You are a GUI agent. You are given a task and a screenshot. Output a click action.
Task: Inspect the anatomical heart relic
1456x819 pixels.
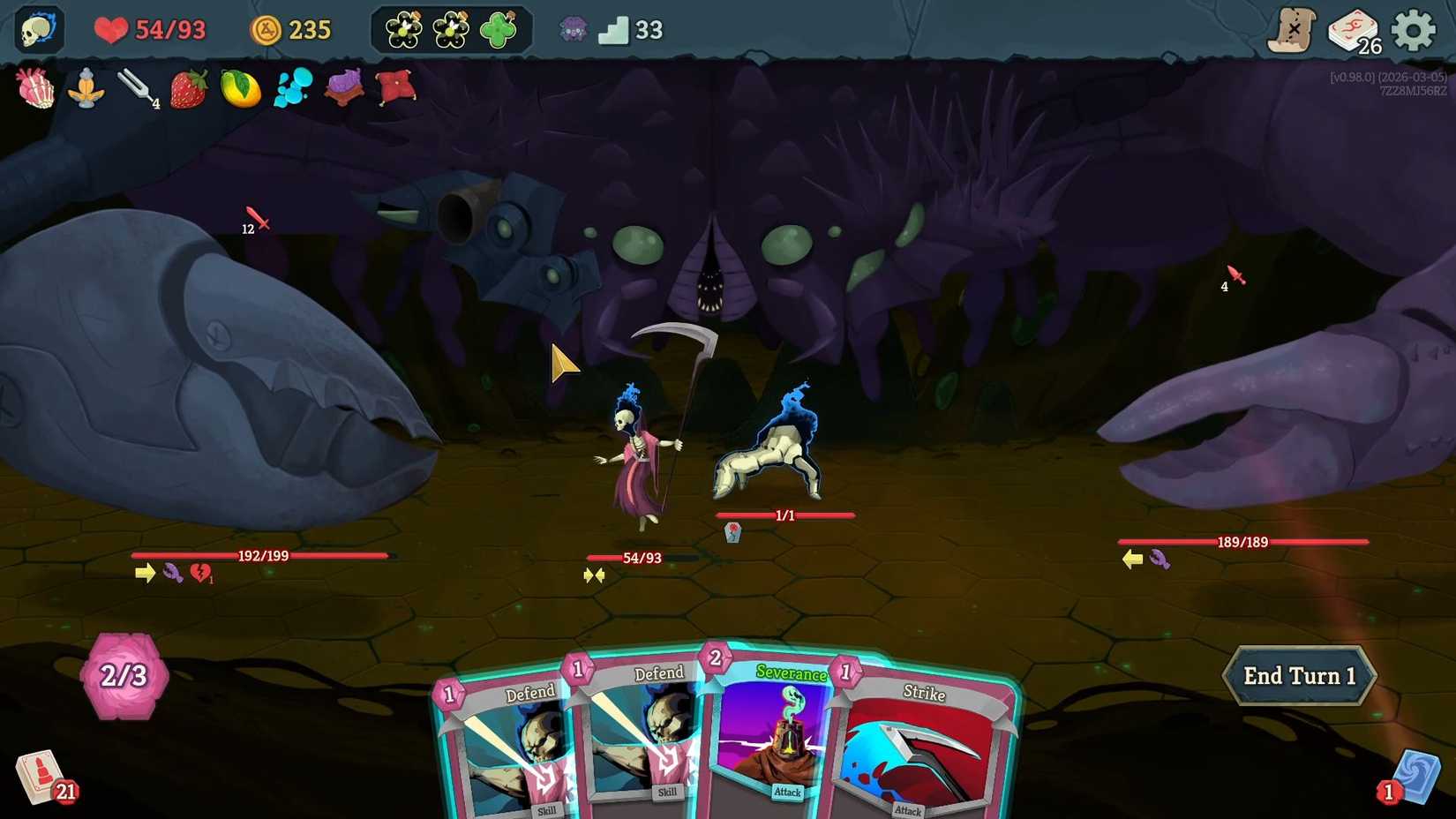[33, 88]
